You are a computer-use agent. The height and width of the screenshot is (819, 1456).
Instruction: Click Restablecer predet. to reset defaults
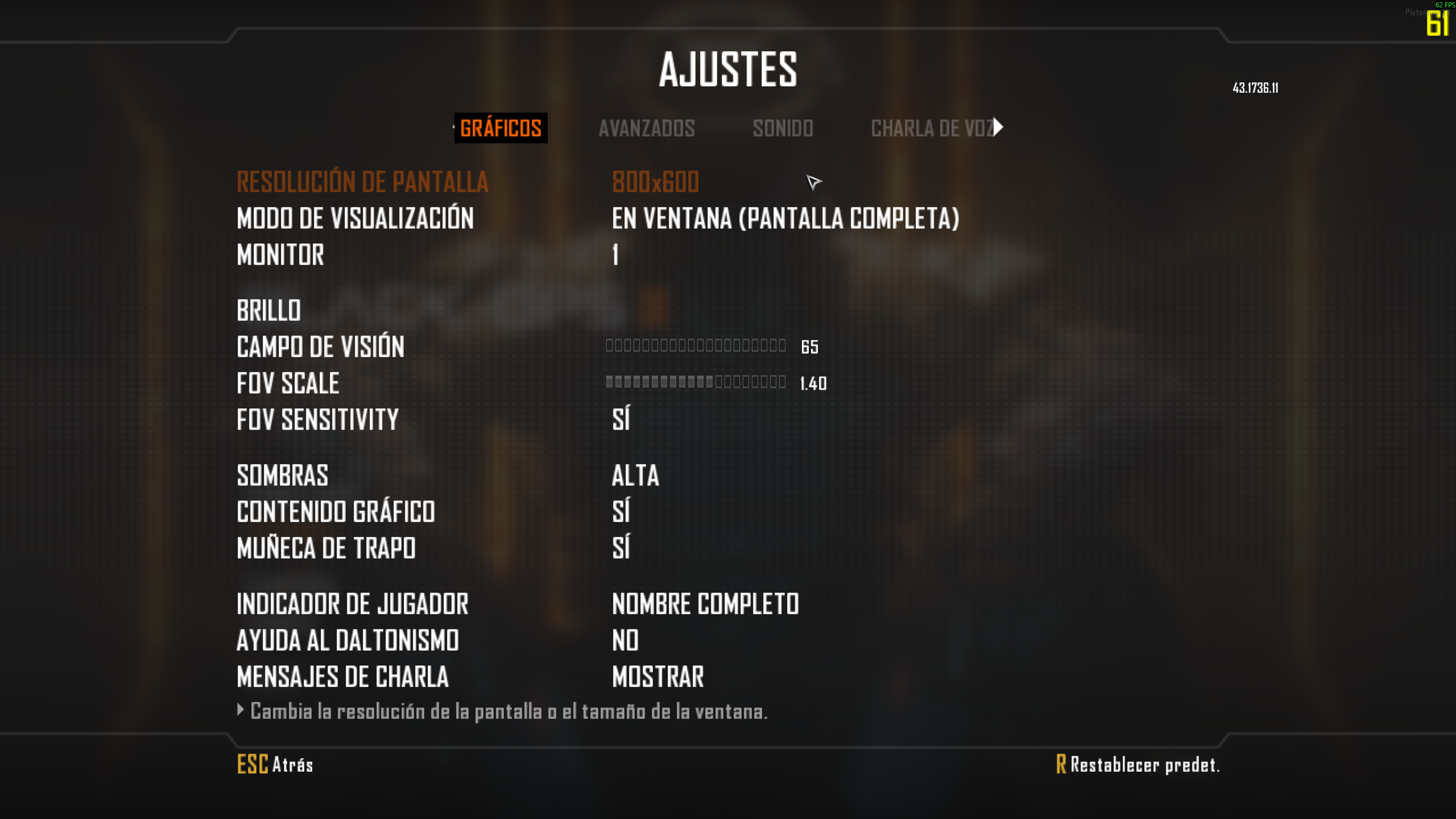point(1138,764)
